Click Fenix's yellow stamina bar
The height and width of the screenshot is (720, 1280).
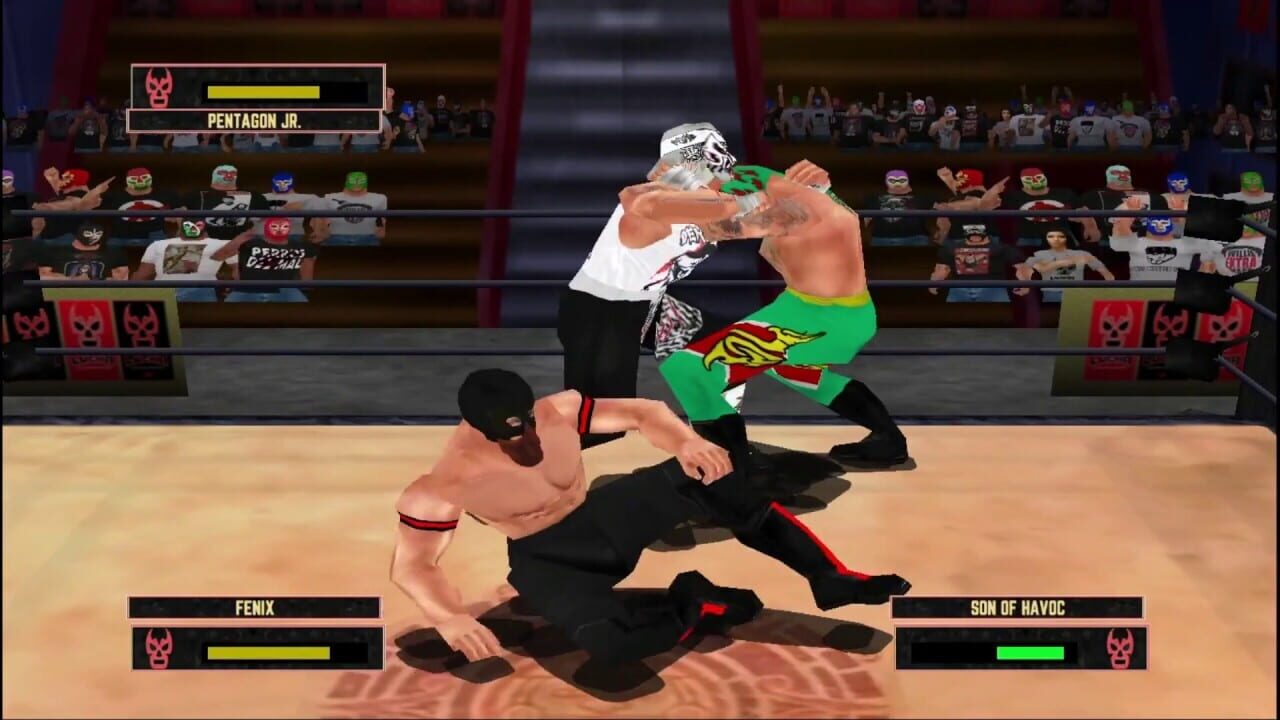268,652
